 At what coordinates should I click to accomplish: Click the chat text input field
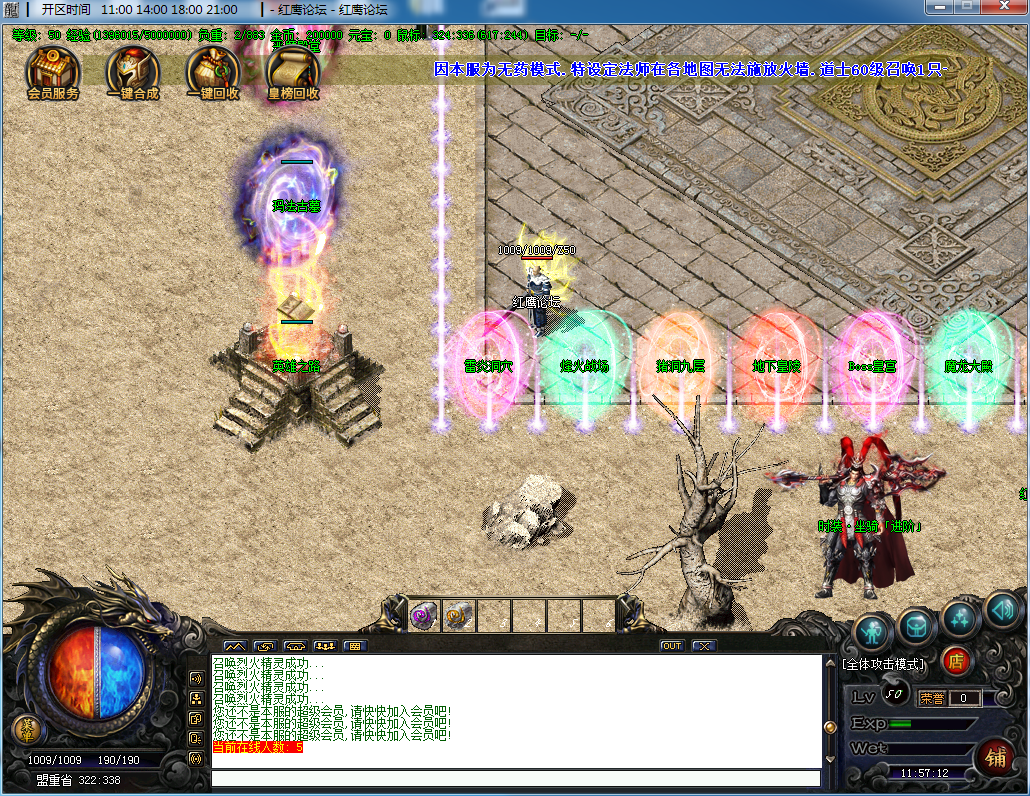[x=515, y=778]
